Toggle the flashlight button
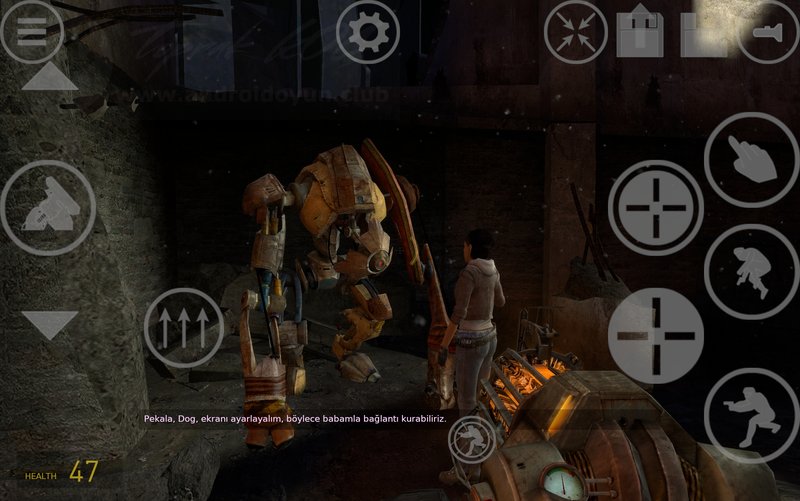This screenshot has height=501, width=800. 768,32
